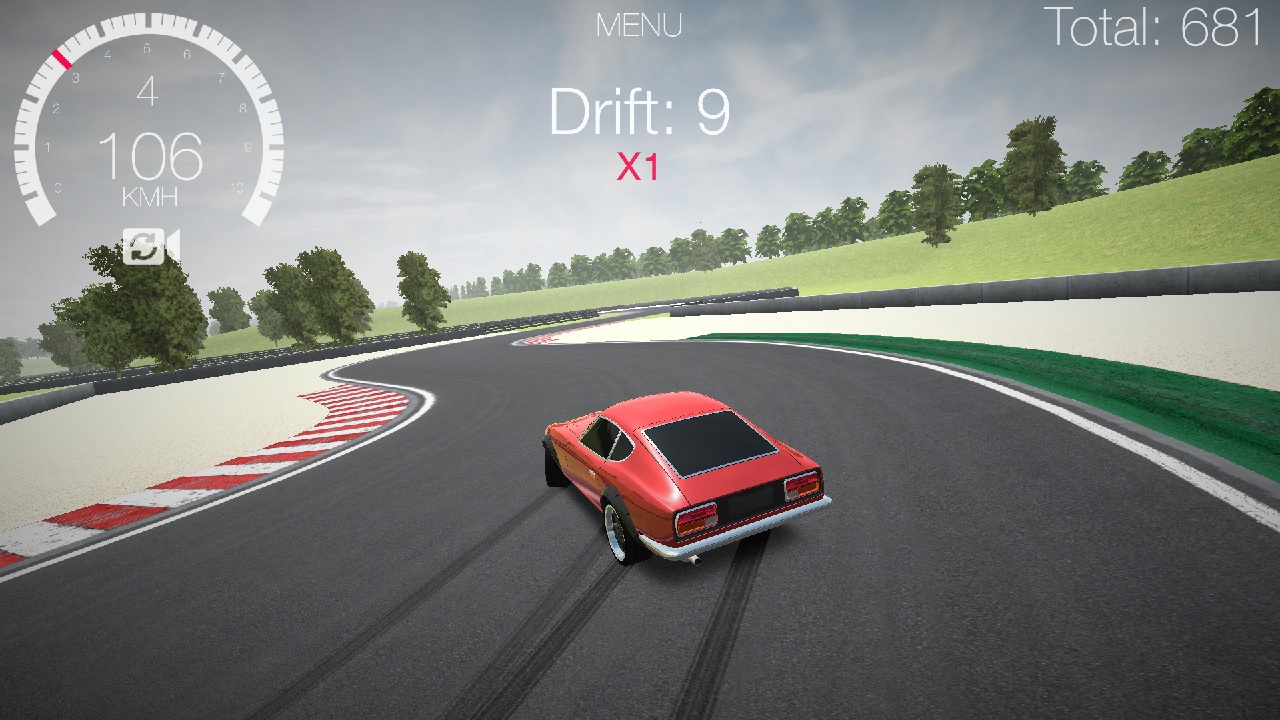Open the MENU to reveal game options

click(x=640, y=25)
